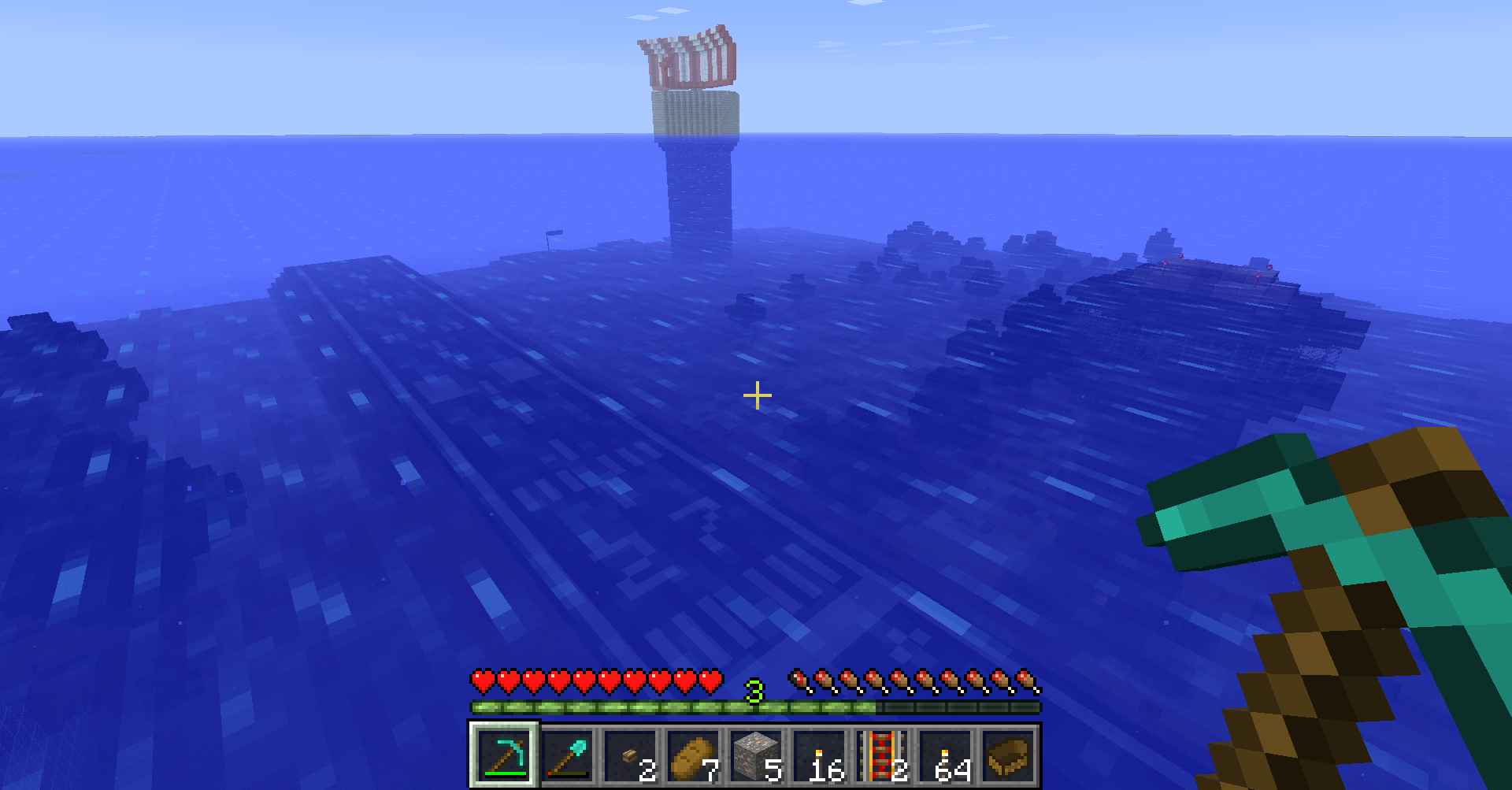1512x790 pixels.
Task: Select the bread stack of 7
Action: click(693, 755)
